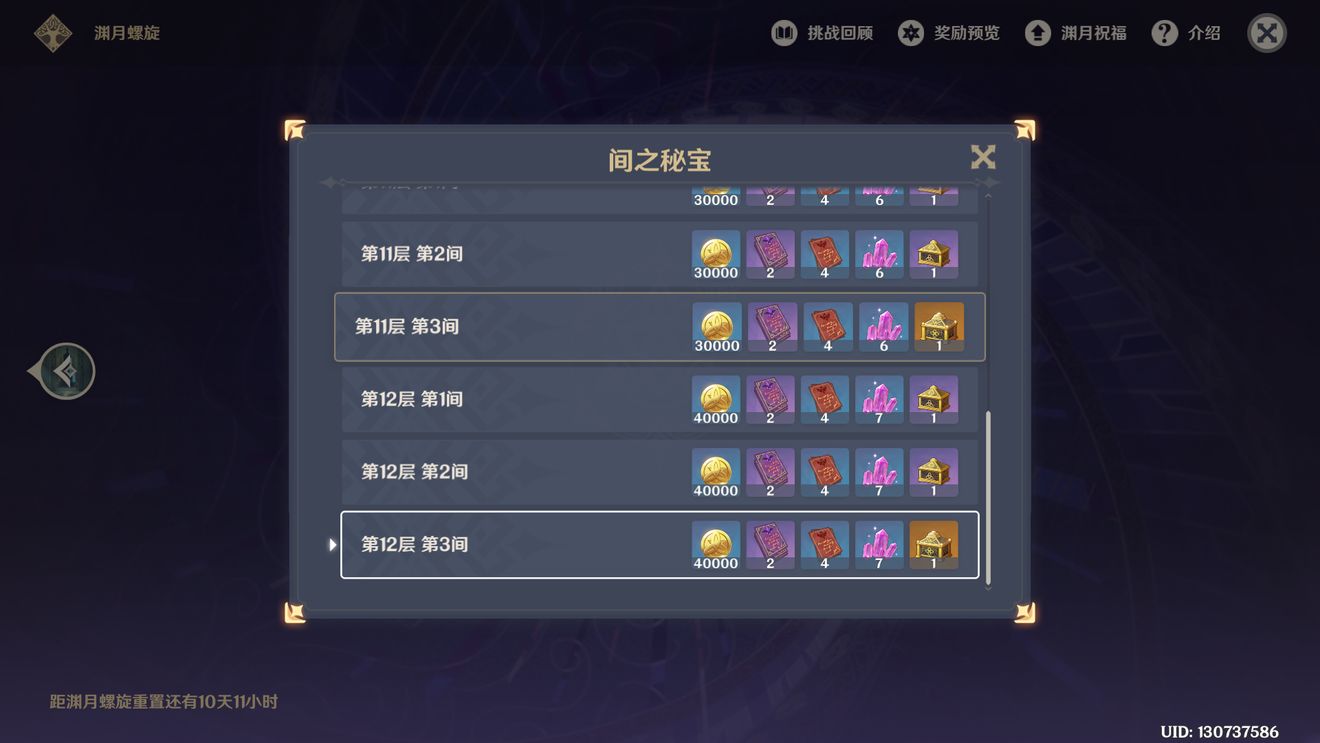The height and width of the screenshot is (743, 1320).
Task: Click the Spiral Abyss emblem top left
Action: [x=50, y=31]
